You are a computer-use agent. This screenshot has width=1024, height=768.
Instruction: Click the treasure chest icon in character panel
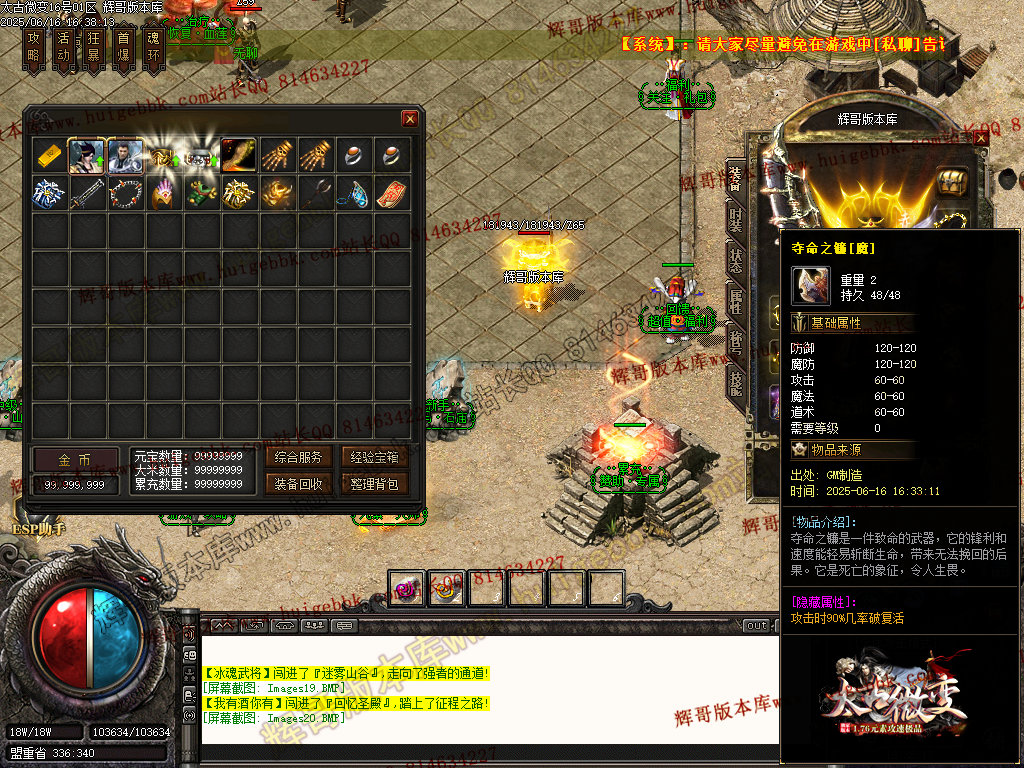(952, 183)
